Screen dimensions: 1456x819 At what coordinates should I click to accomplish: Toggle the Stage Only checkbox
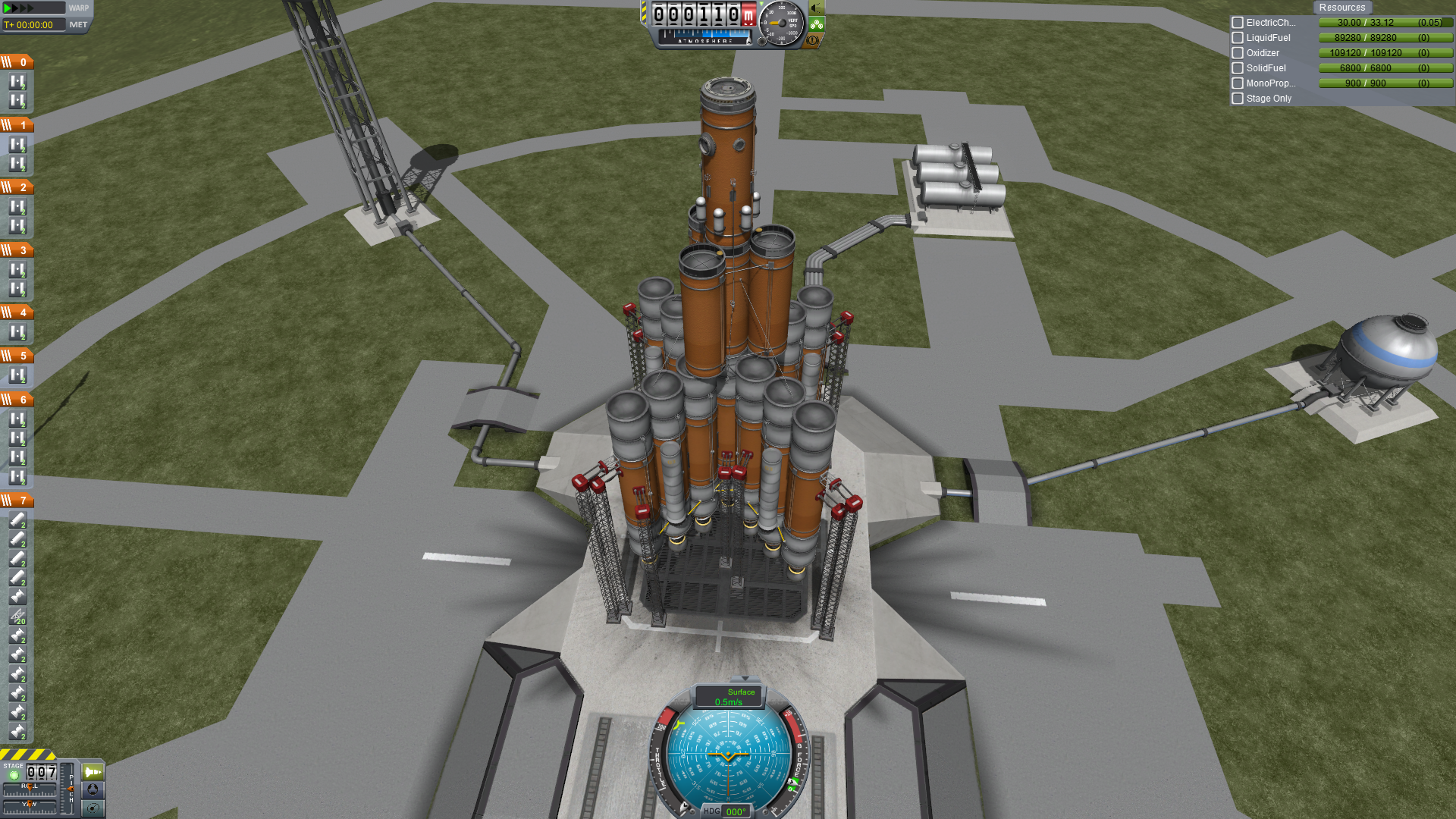(1238, 99)
